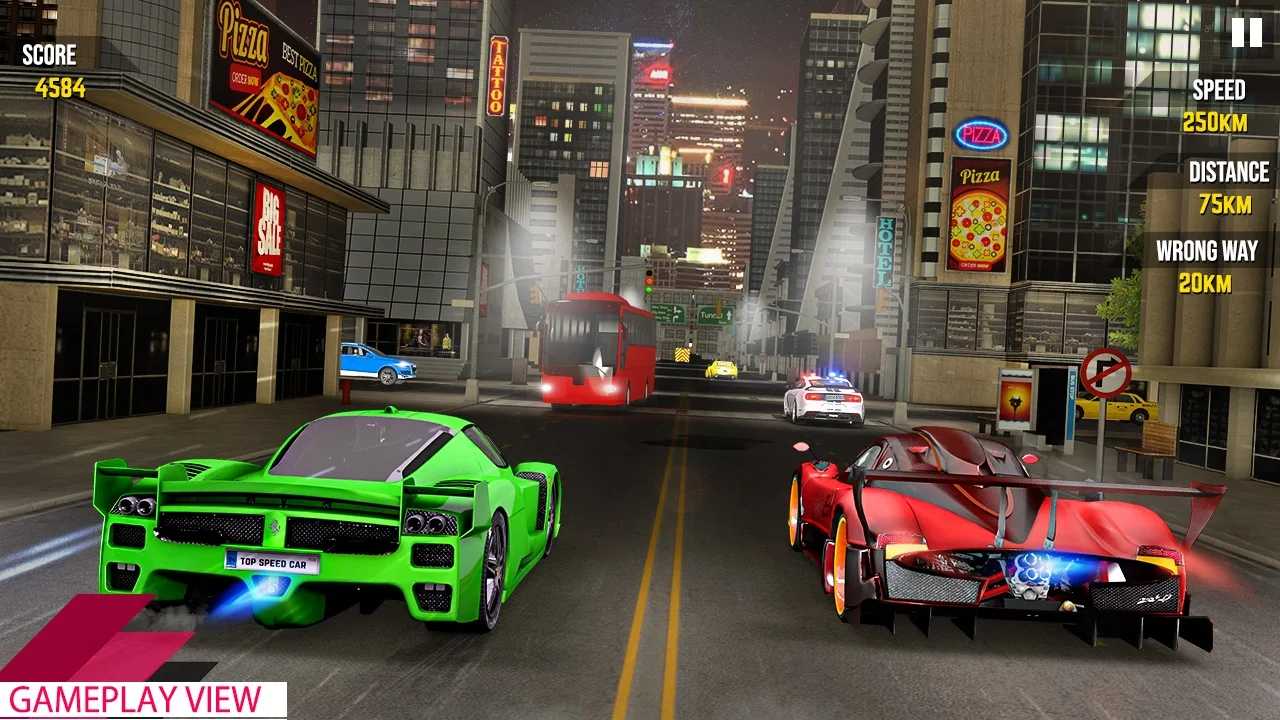Toggle the Speed readout showing 250KM
This screenshot has height=720, width=1280.
pos(1222,122)
